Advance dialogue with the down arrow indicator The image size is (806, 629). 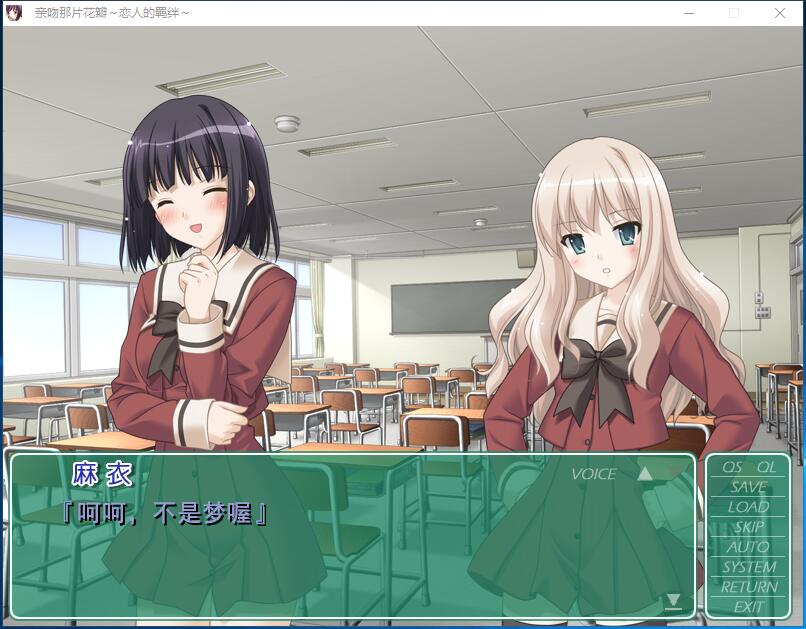tap(673, 601)
